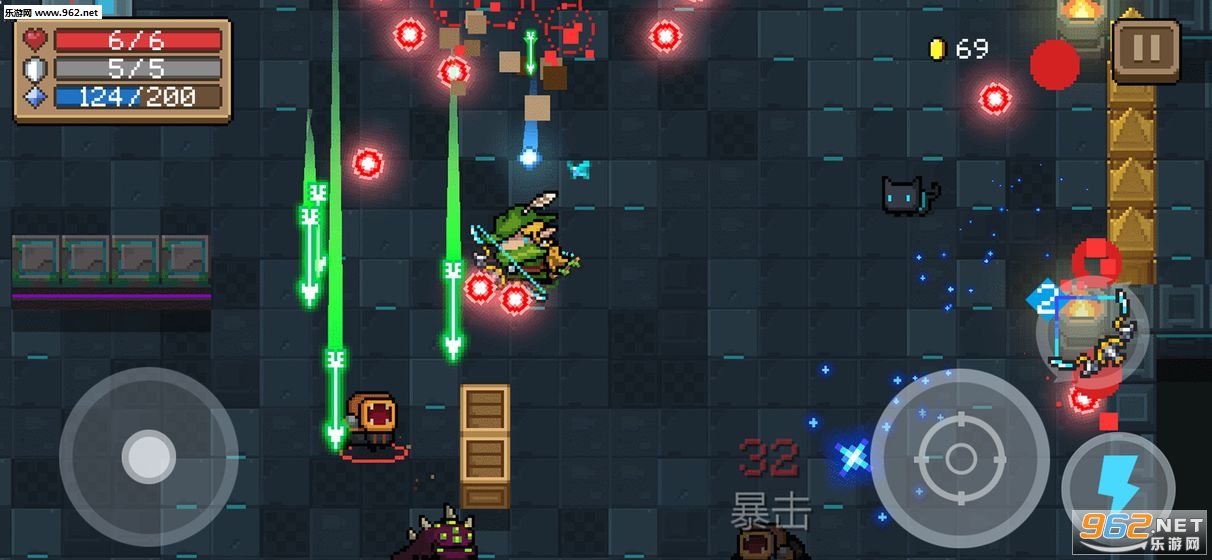Pause the game with the pause button
The image size is (1212, 560).
[1146, 50]
